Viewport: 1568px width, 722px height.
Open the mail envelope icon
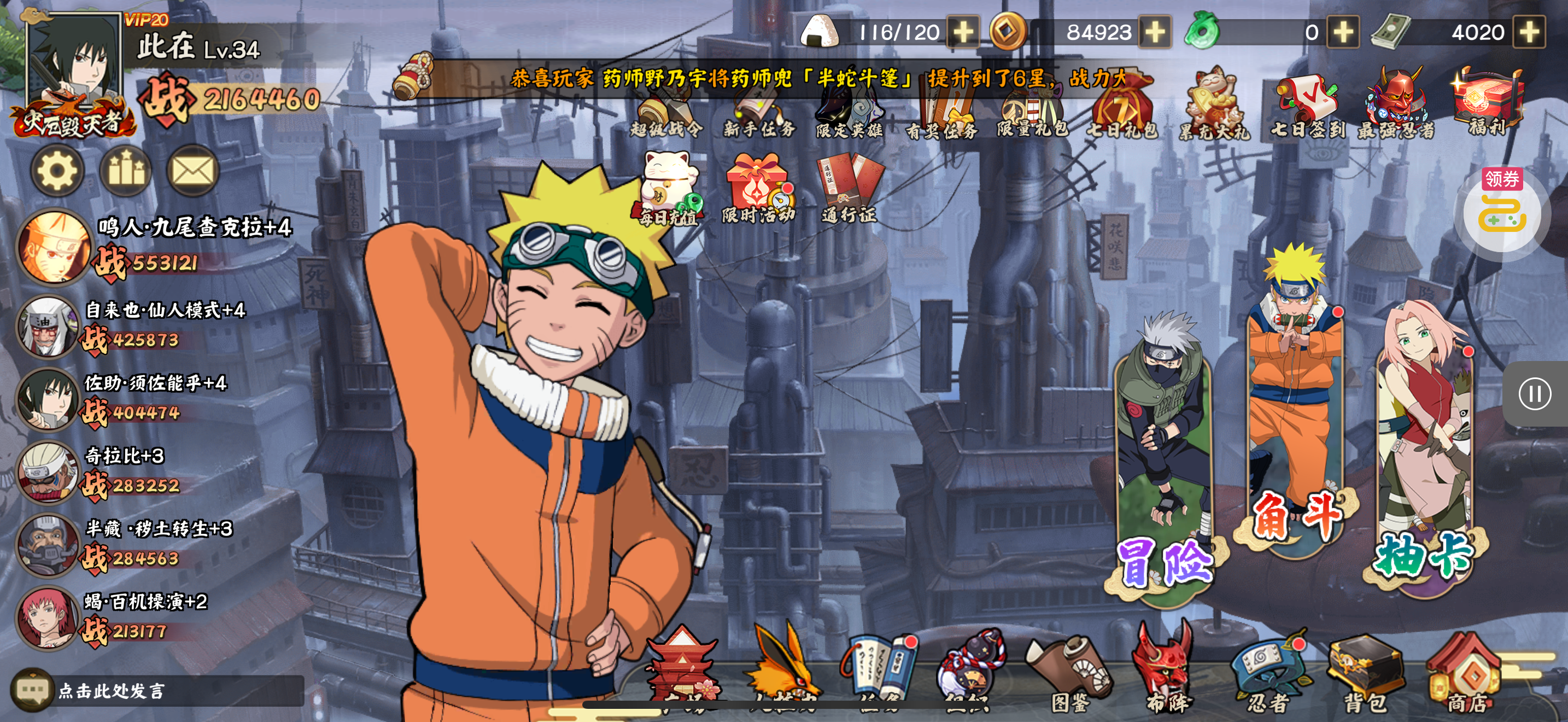tap(192, 171)
